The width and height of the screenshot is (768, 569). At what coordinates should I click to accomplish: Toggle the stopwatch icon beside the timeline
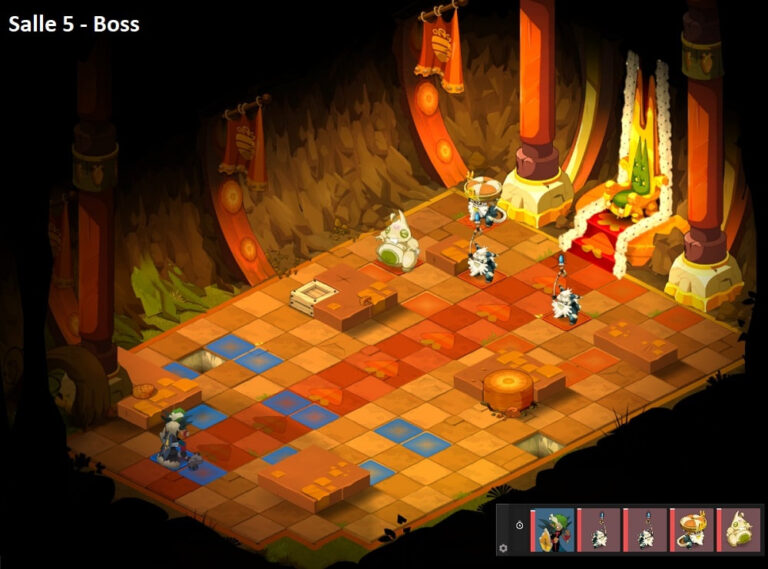point(519,524)
